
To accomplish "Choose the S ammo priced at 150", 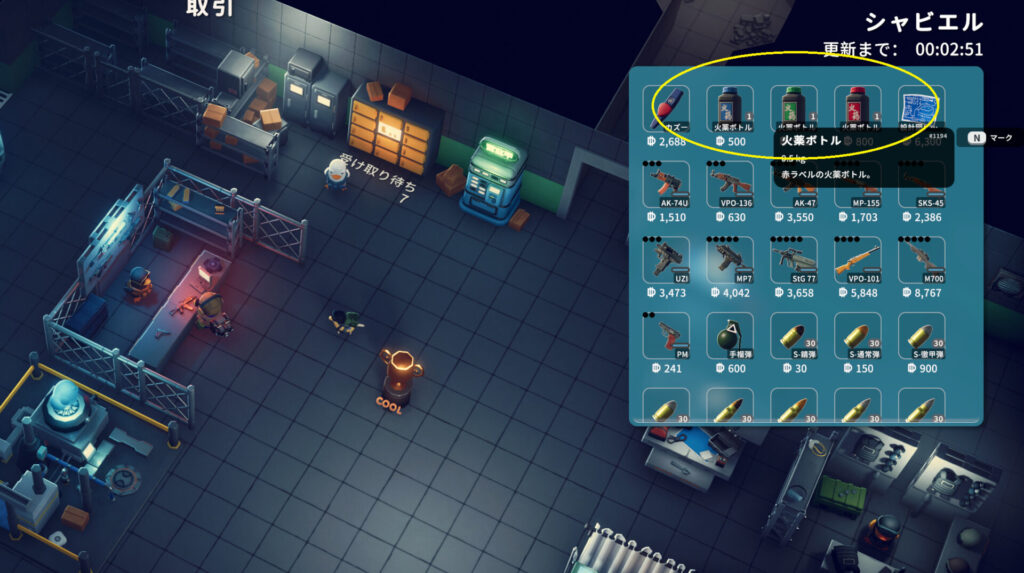I will (858, 336).
